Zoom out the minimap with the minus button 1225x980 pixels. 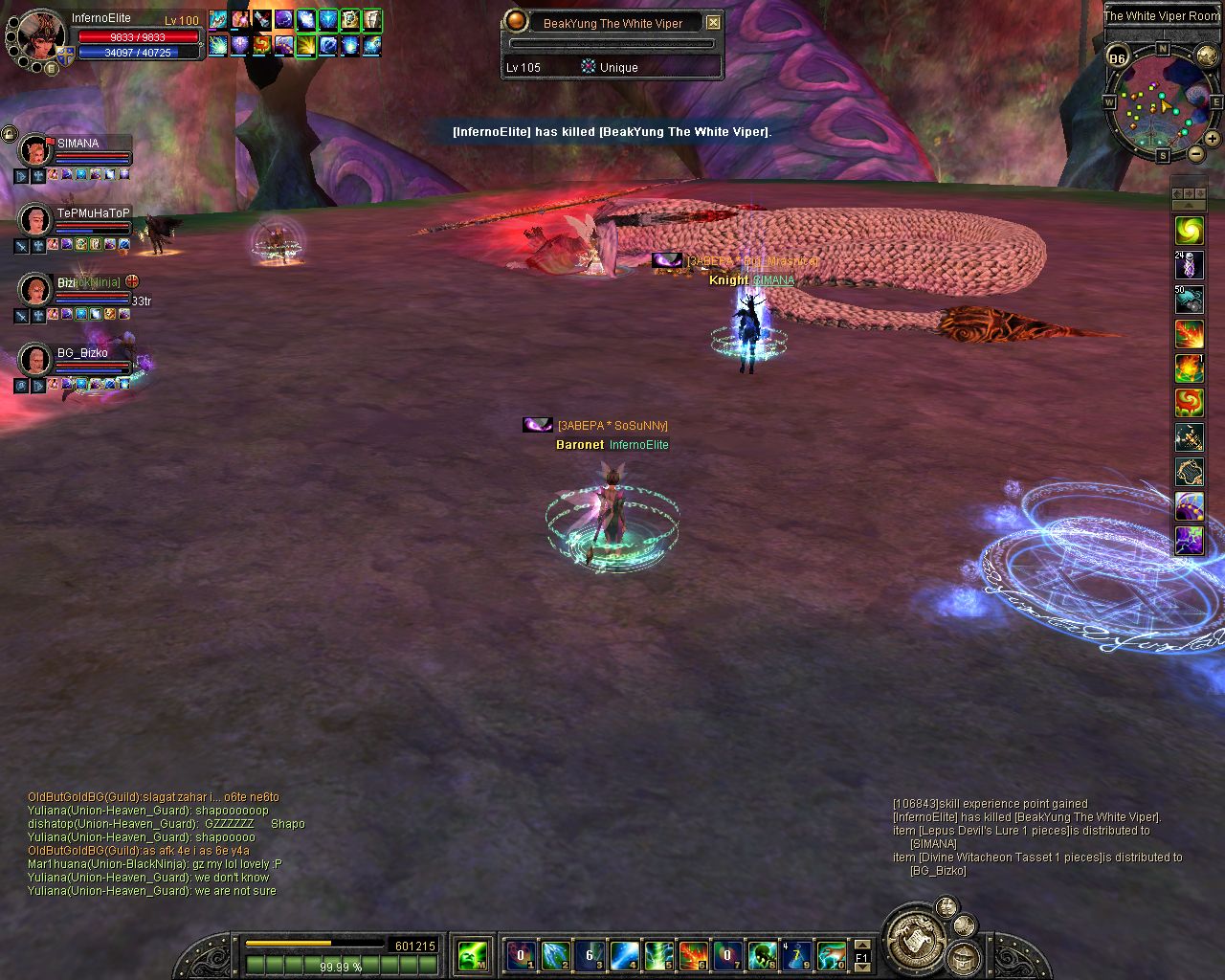(x=1196, y=153)
